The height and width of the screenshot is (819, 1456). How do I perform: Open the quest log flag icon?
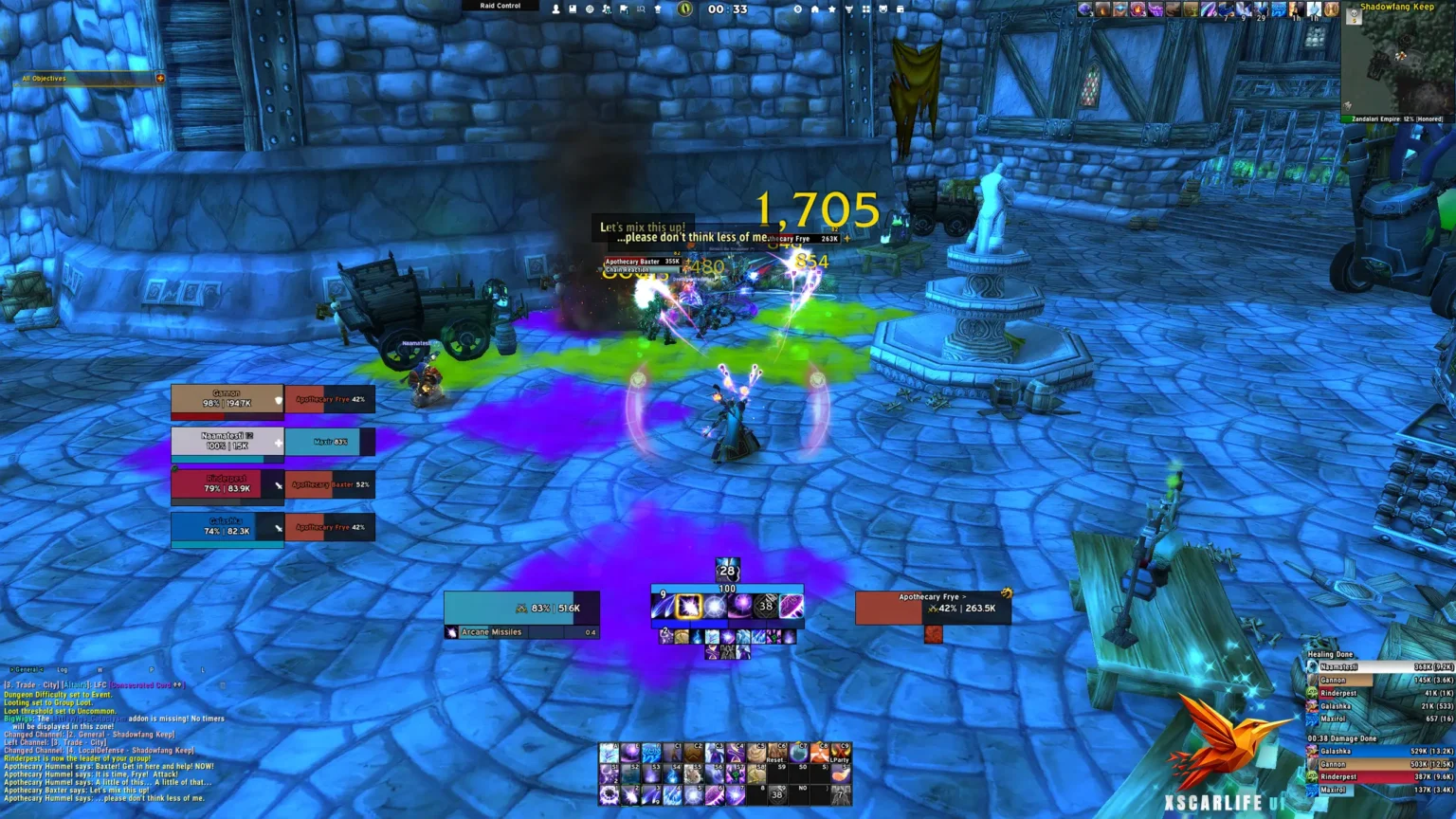pyautogui.click(x=624, y=9)
